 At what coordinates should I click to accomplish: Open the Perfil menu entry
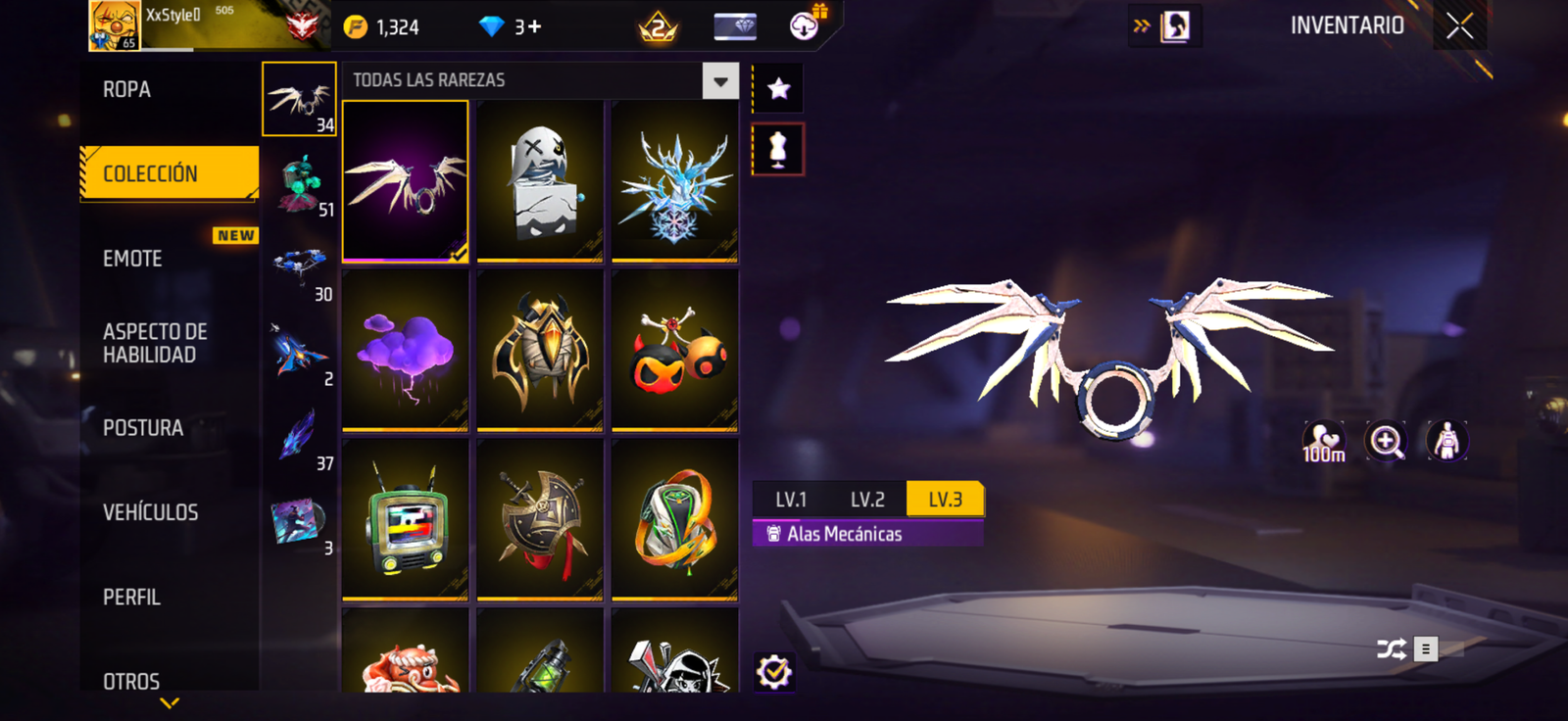click(x=132, y=597)
